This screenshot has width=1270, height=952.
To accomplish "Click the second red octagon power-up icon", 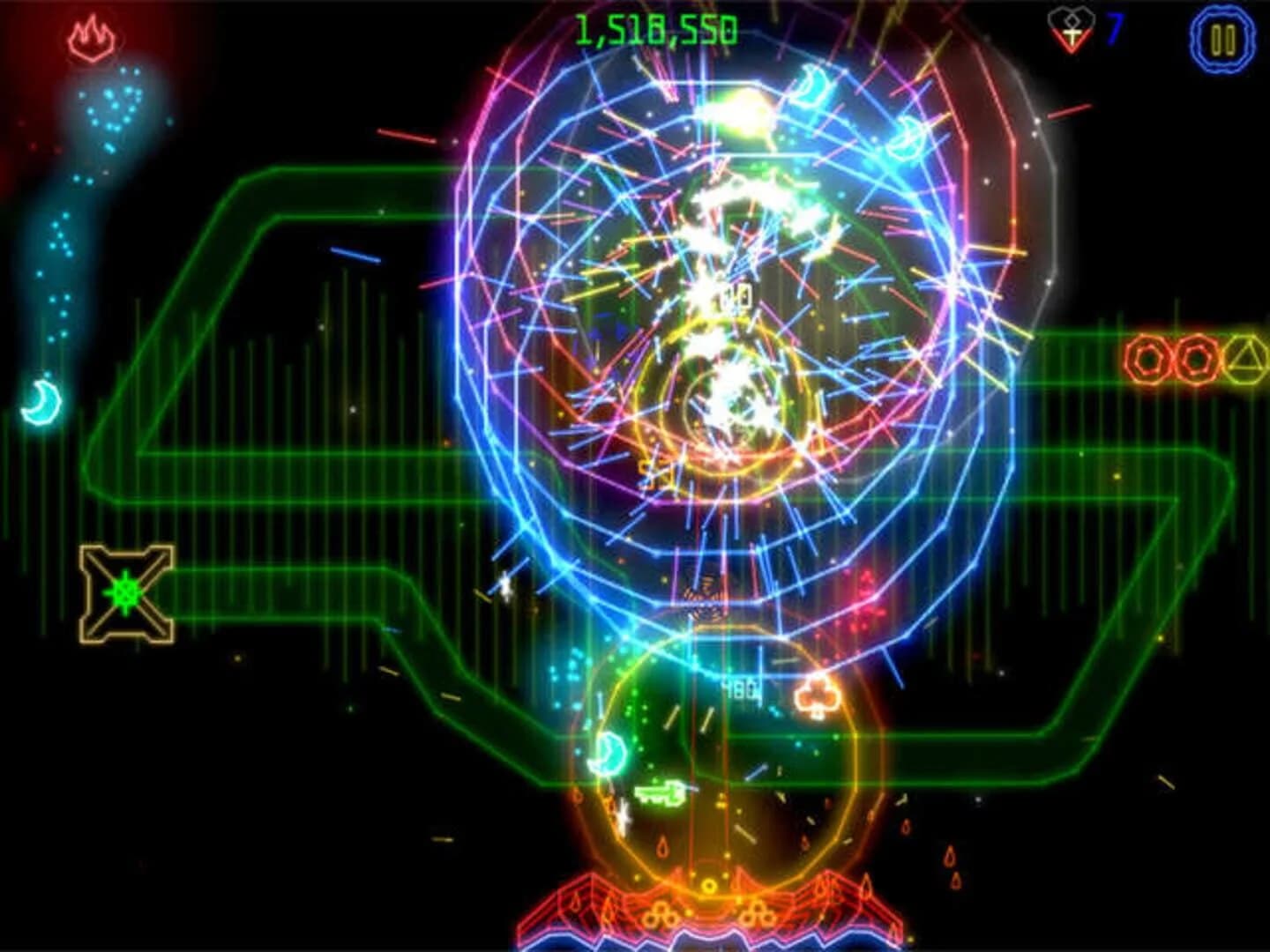I will pos(1196,357).
